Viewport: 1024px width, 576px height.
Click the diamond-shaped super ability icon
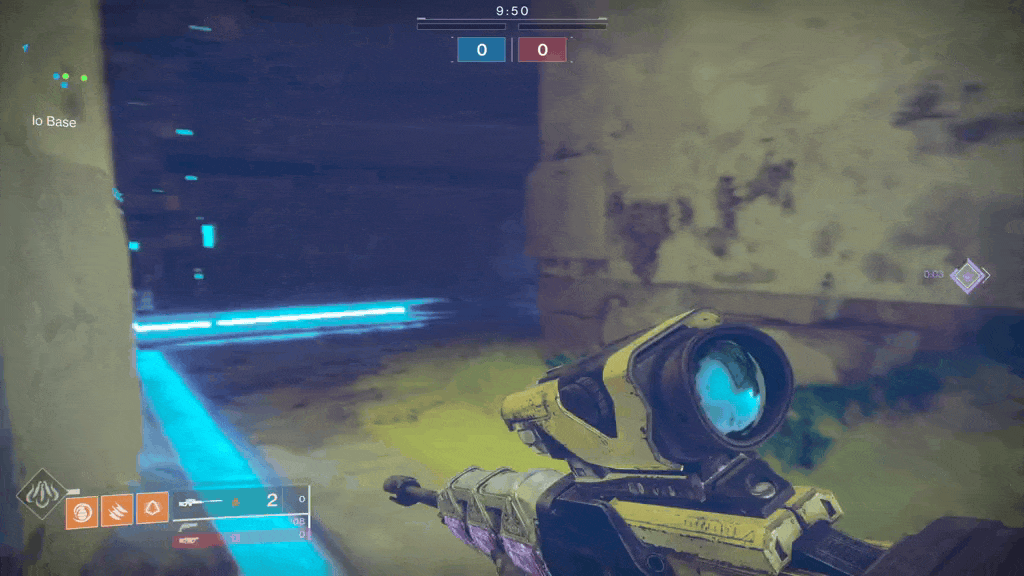[42, 492]
